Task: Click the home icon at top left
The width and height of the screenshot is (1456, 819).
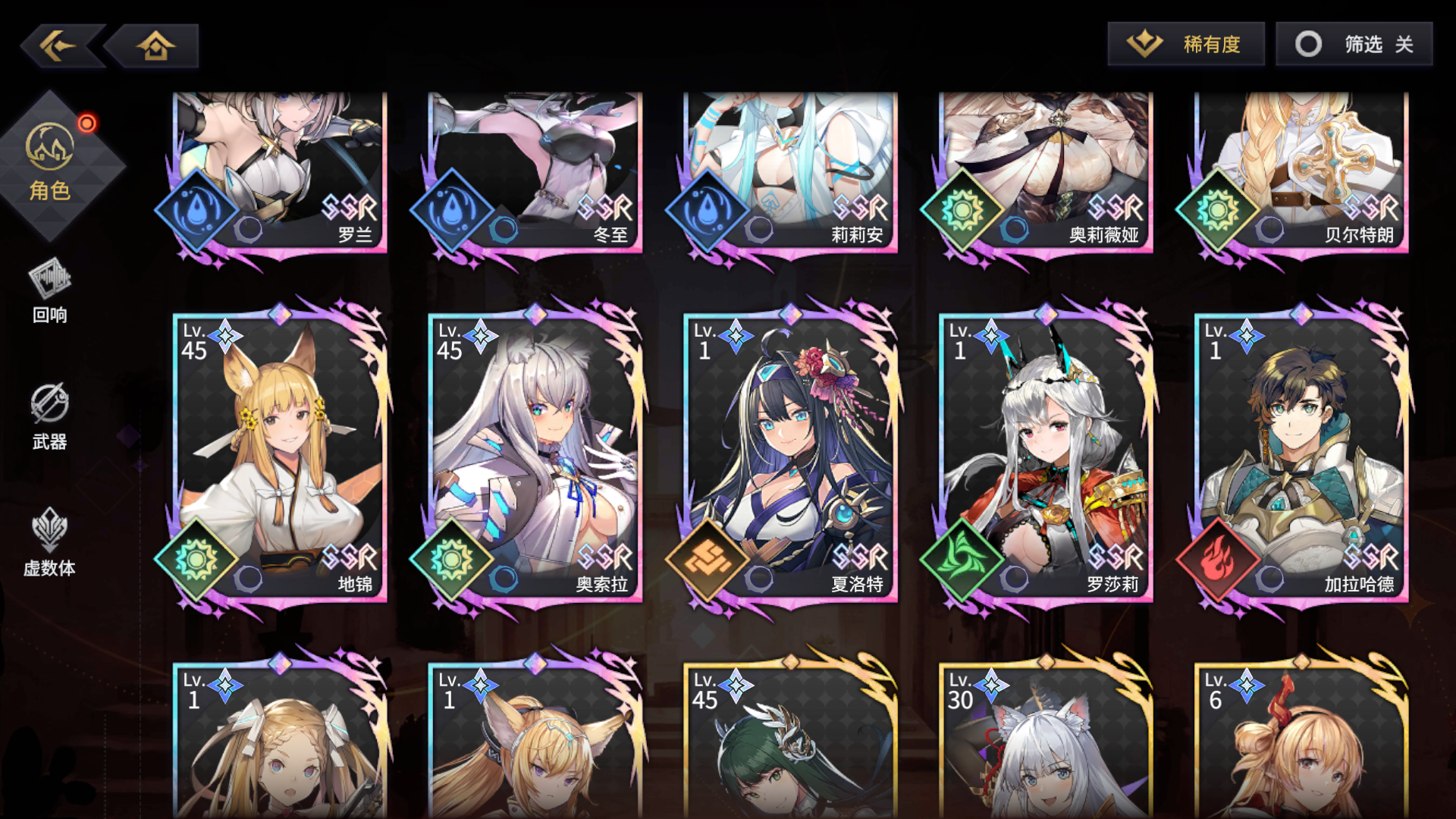Action: 155,45
